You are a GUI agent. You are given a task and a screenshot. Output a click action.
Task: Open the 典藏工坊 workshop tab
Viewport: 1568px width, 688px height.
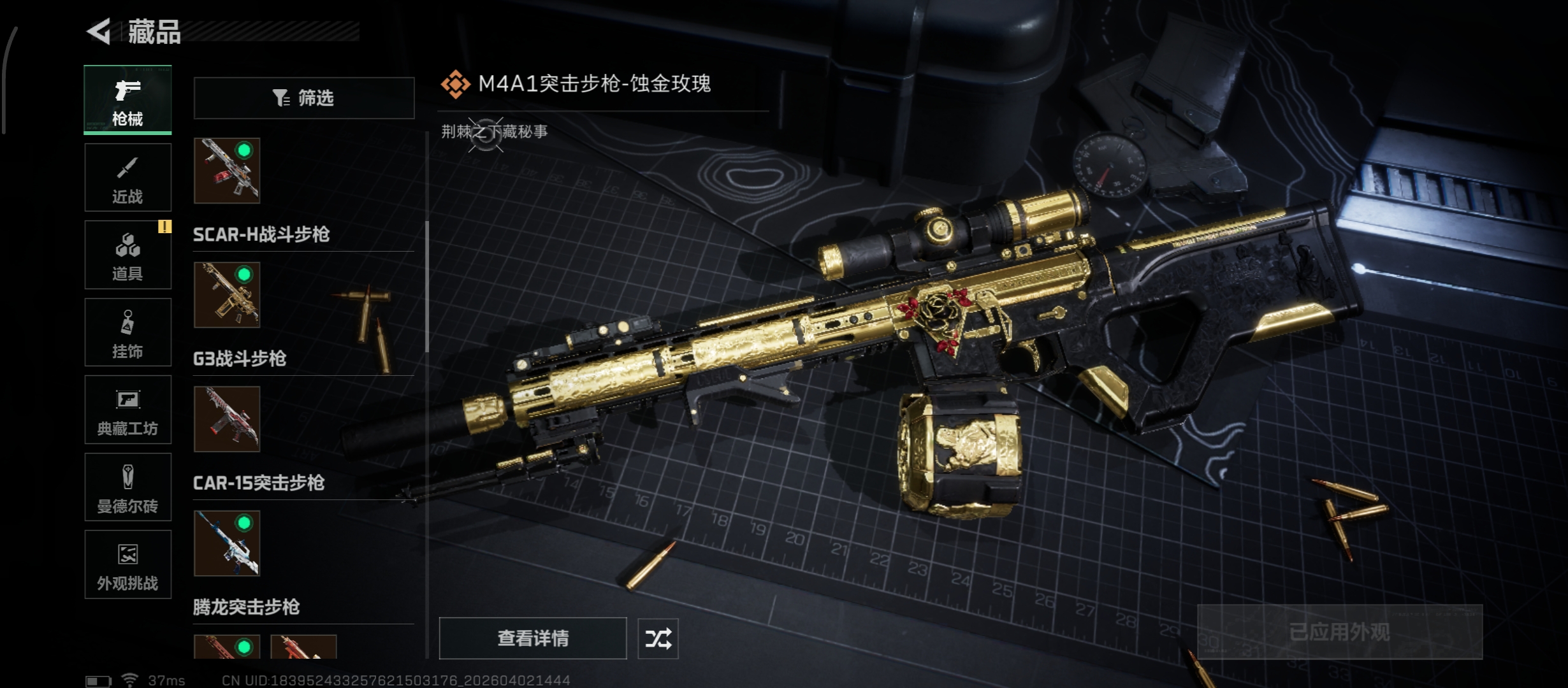pos(127,410)
